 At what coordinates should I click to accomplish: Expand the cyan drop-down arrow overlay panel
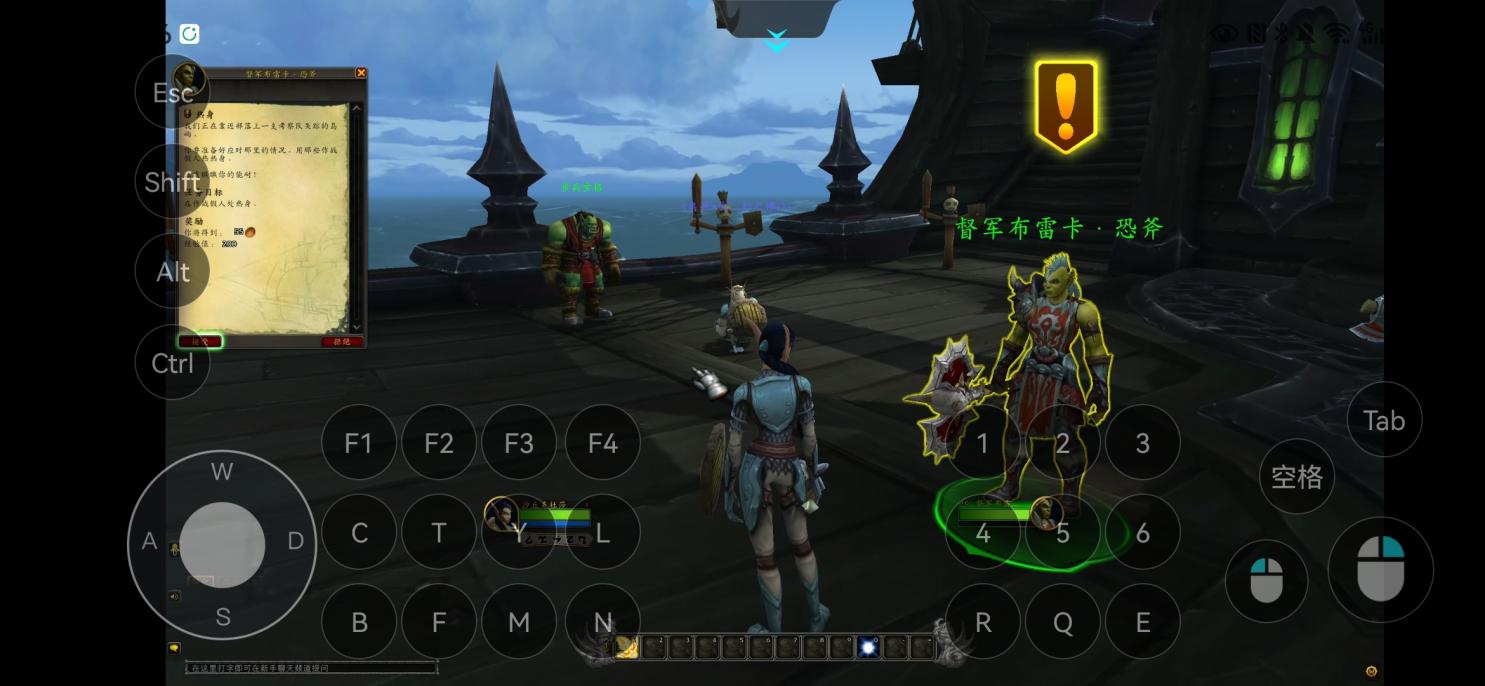pyautogui.click(x=777, y=41)
